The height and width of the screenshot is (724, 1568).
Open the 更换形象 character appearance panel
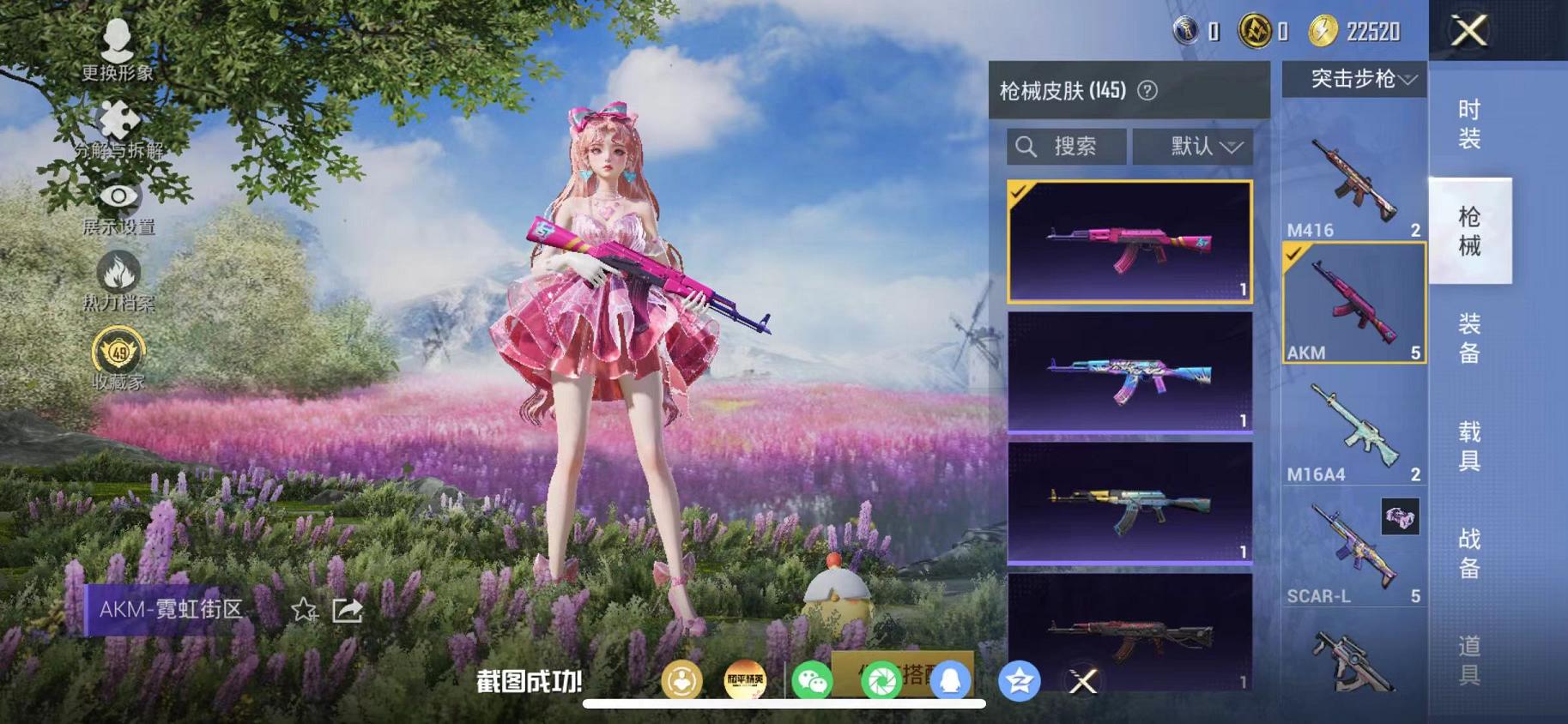click(x=118, y=41)
